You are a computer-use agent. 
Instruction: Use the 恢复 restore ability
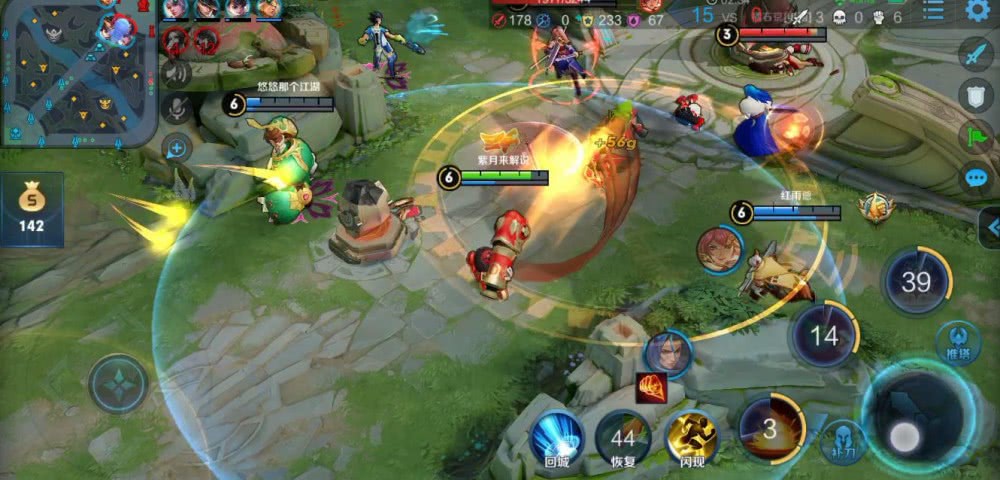coord(623,437)
